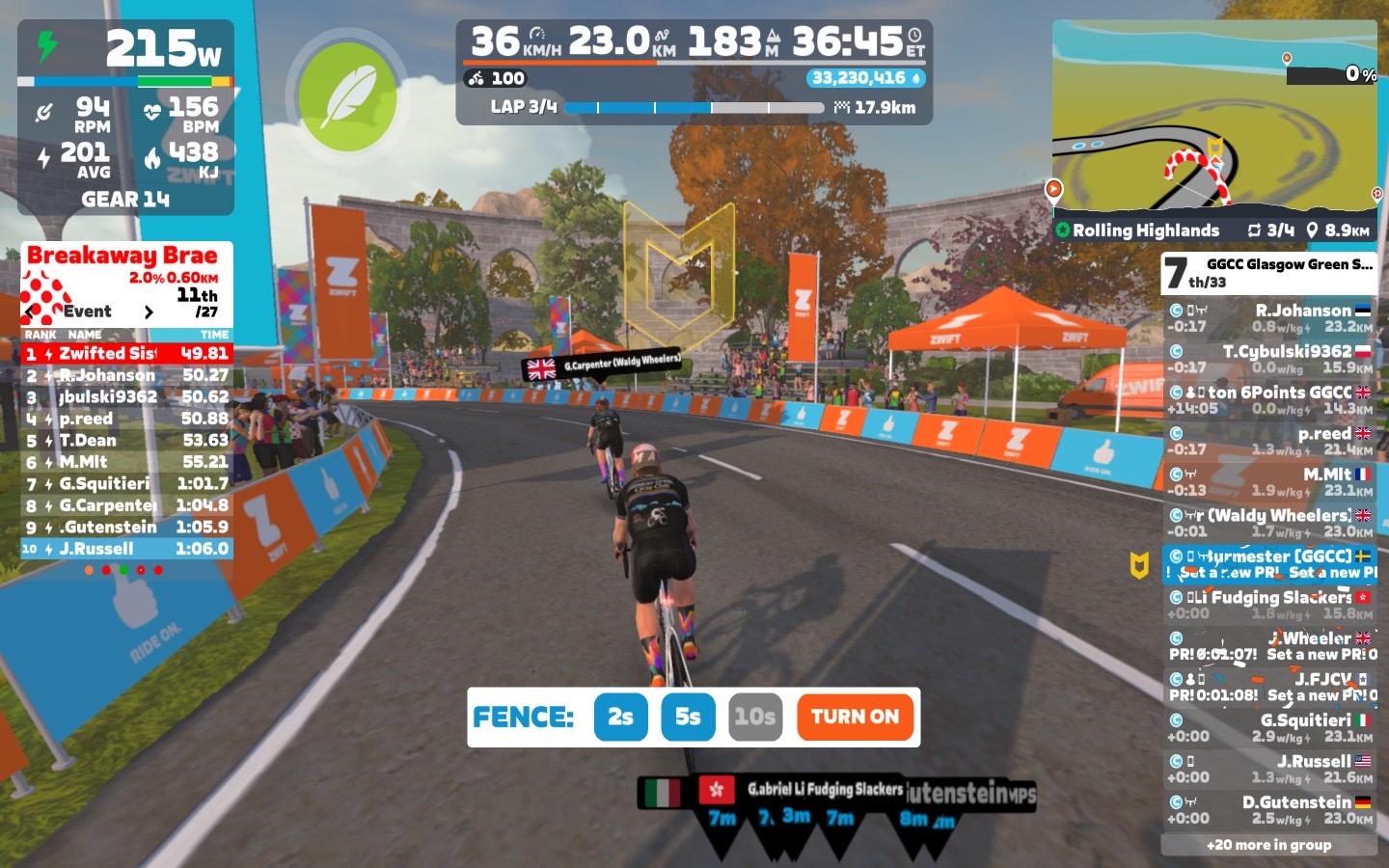Open the Rolling Highlands minimap

1214,121
